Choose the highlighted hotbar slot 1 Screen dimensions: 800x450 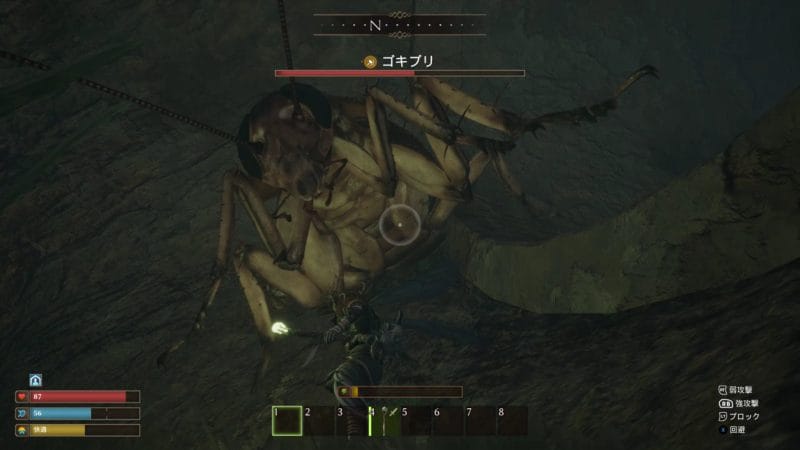287,421
